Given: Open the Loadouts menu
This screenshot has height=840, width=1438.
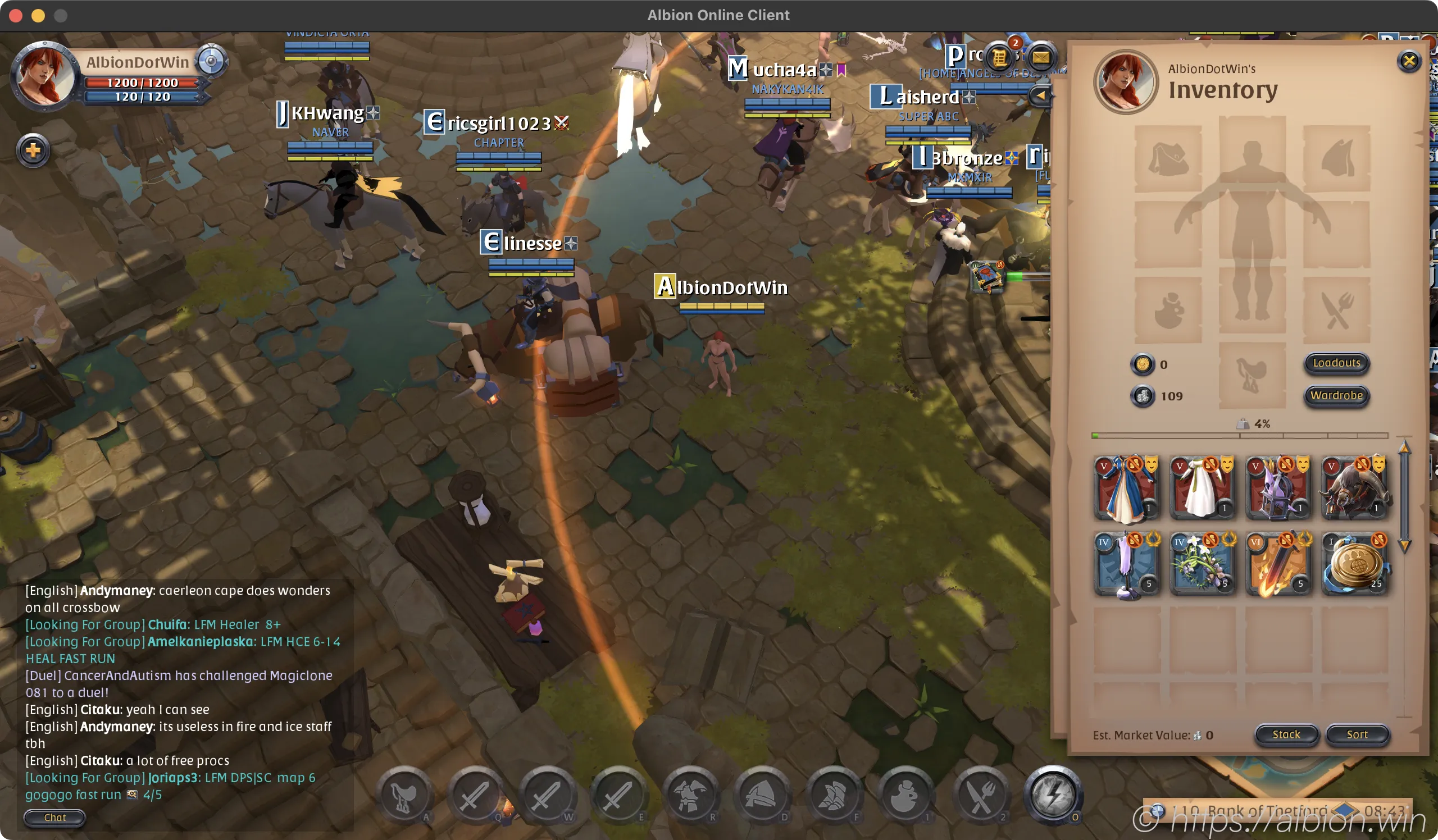Looking at the screenshot, I should (x=1336, y=363).
